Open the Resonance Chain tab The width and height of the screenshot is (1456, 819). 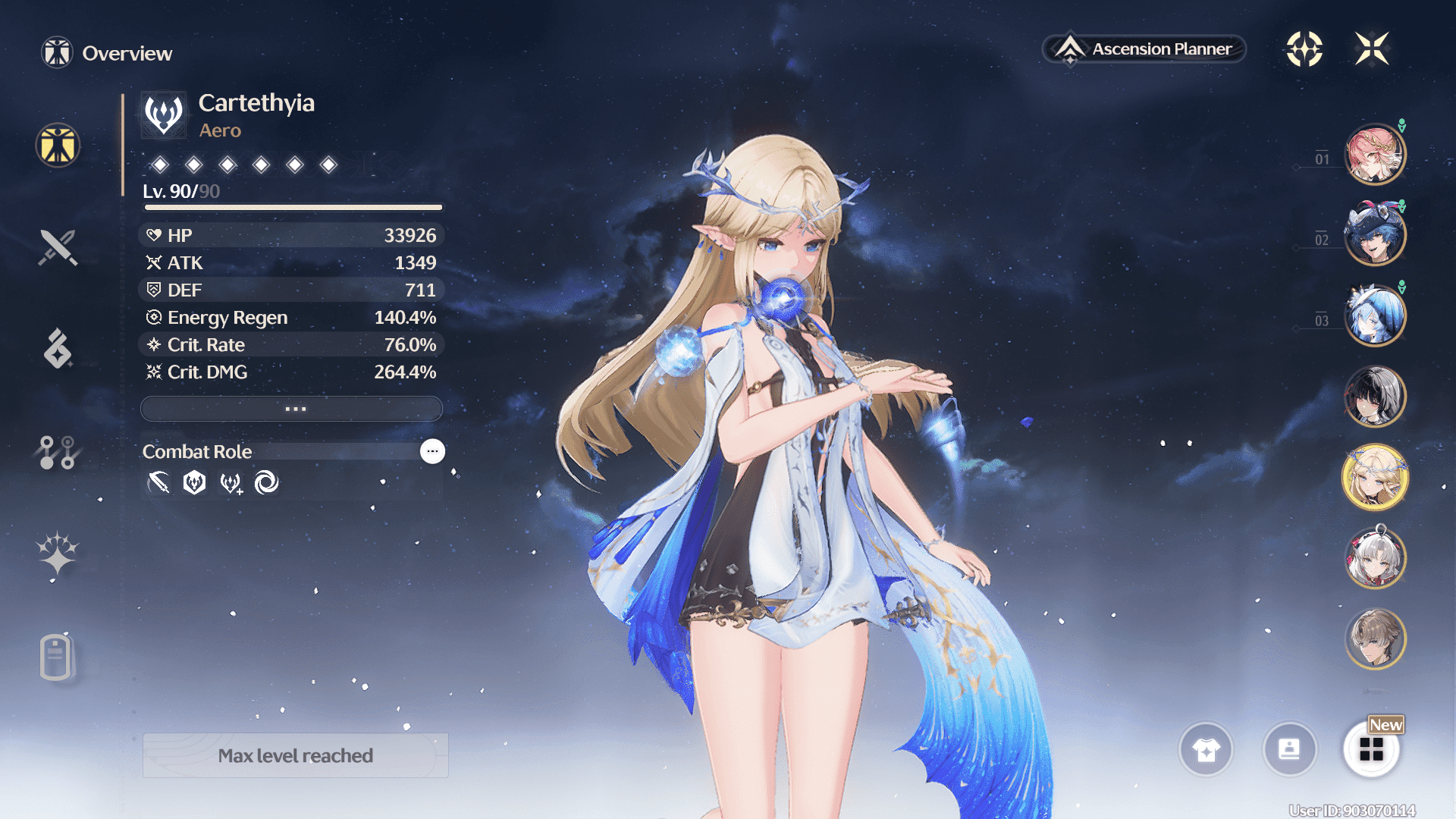(58, 552)
